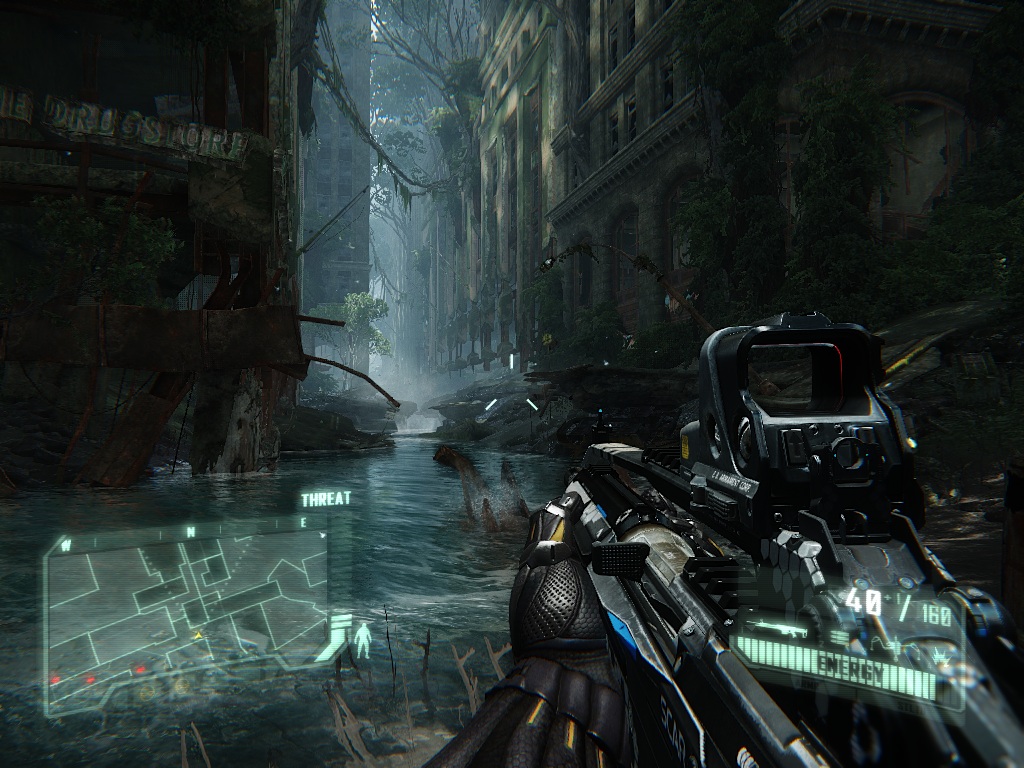Select the yellow player arrow on minimap

[197, 634]
